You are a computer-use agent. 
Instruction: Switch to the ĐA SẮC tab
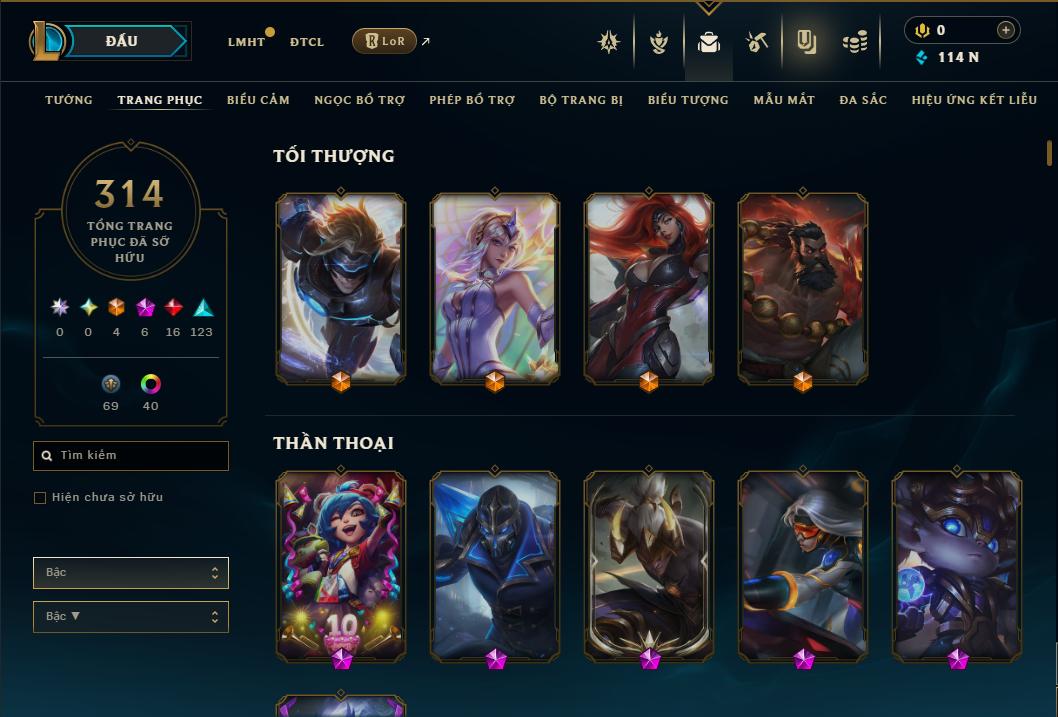(863, 100)
